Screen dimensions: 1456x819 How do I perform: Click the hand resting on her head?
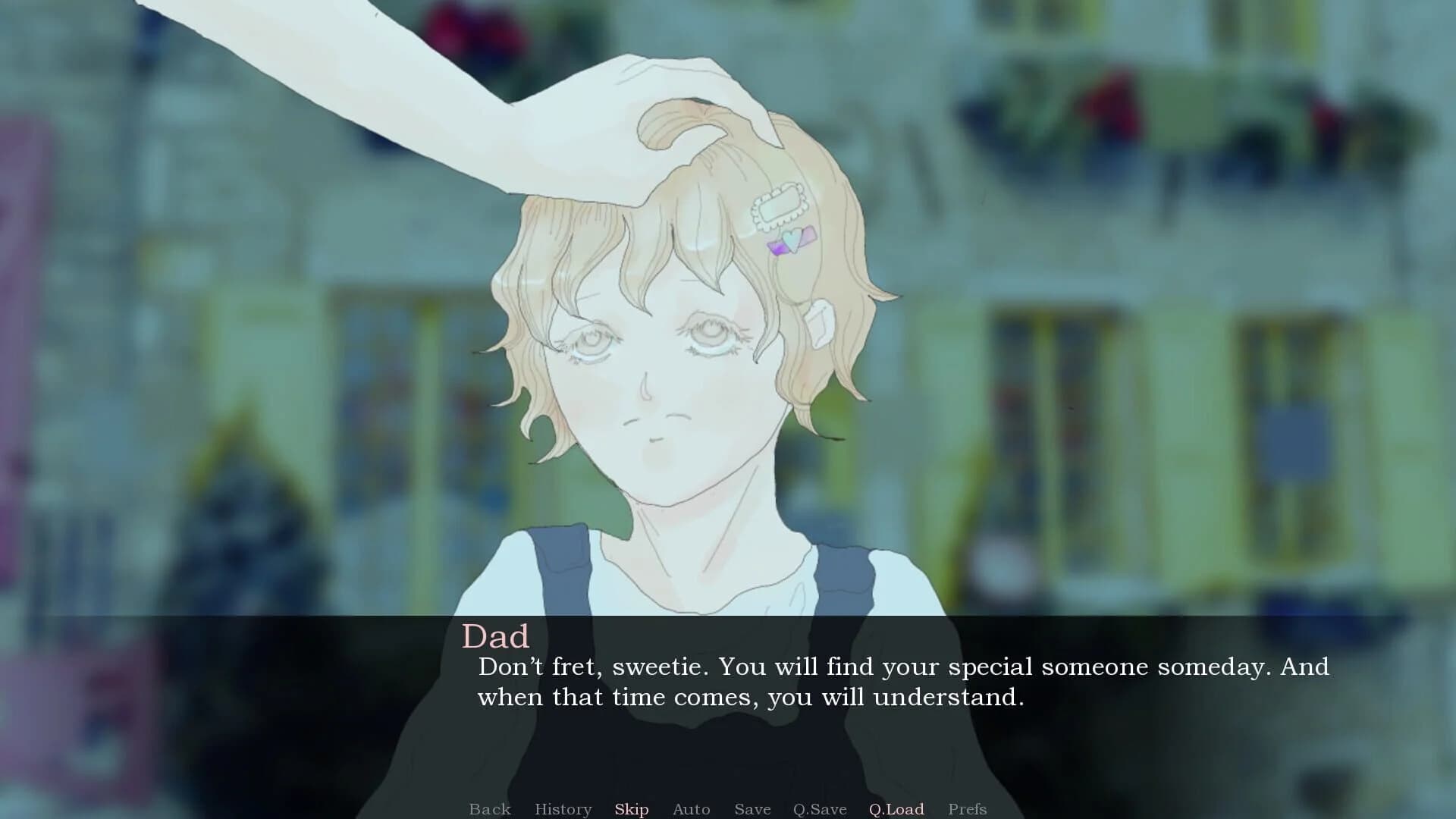682,99
